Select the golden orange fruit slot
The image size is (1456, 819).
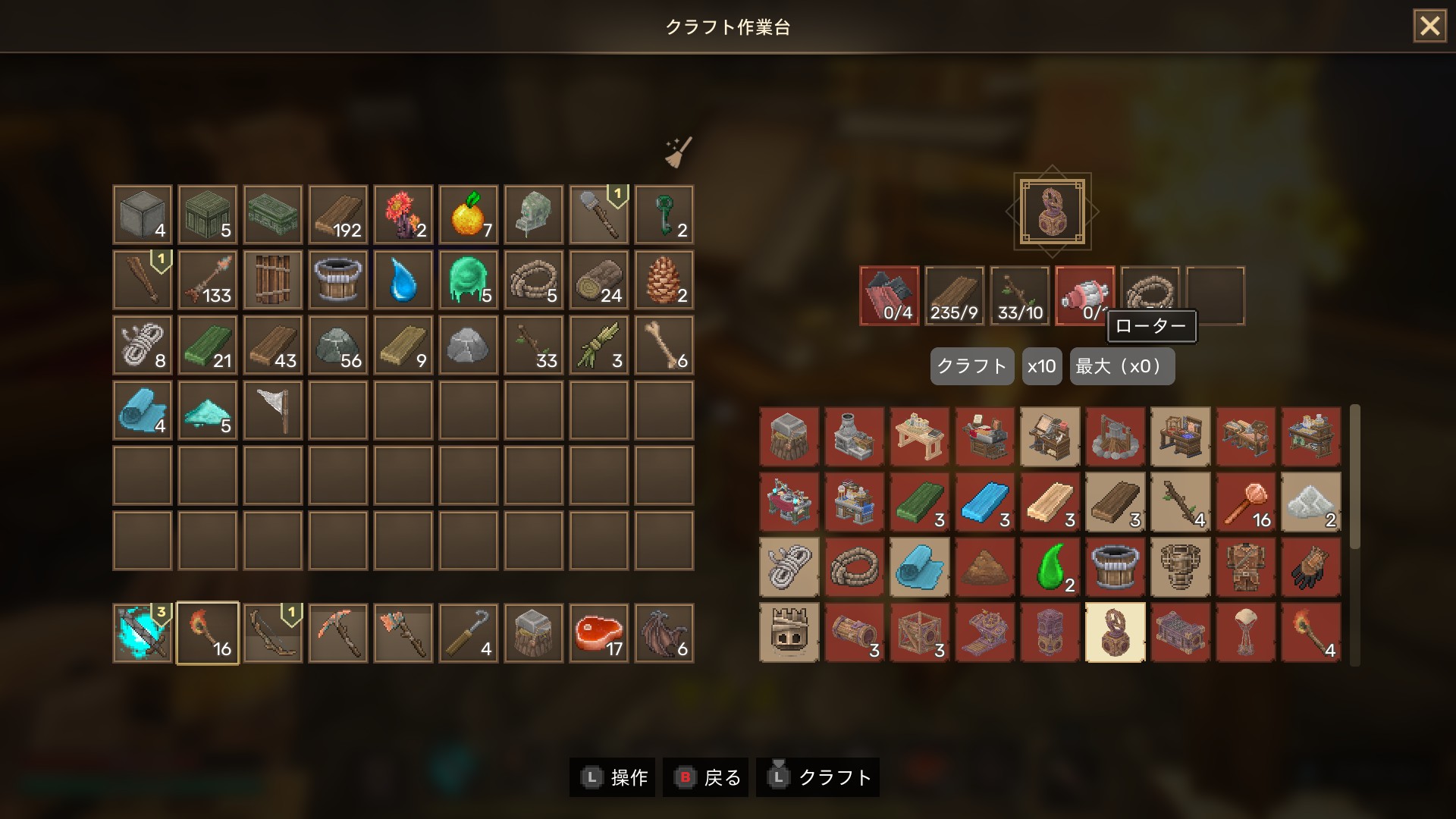click(469, 215)
